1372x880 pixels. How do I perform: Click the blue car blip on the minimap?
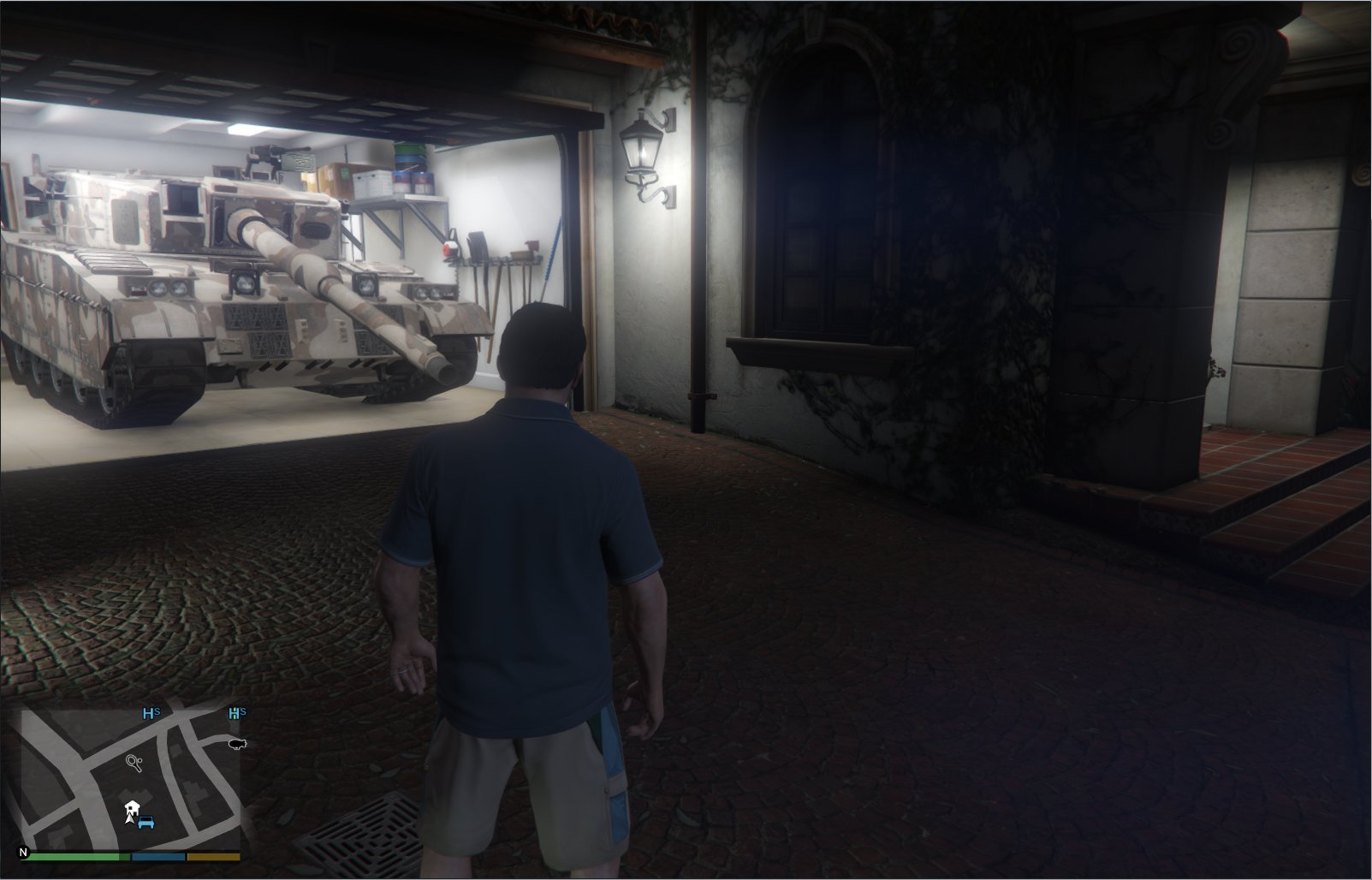click(x=146, y=824)
